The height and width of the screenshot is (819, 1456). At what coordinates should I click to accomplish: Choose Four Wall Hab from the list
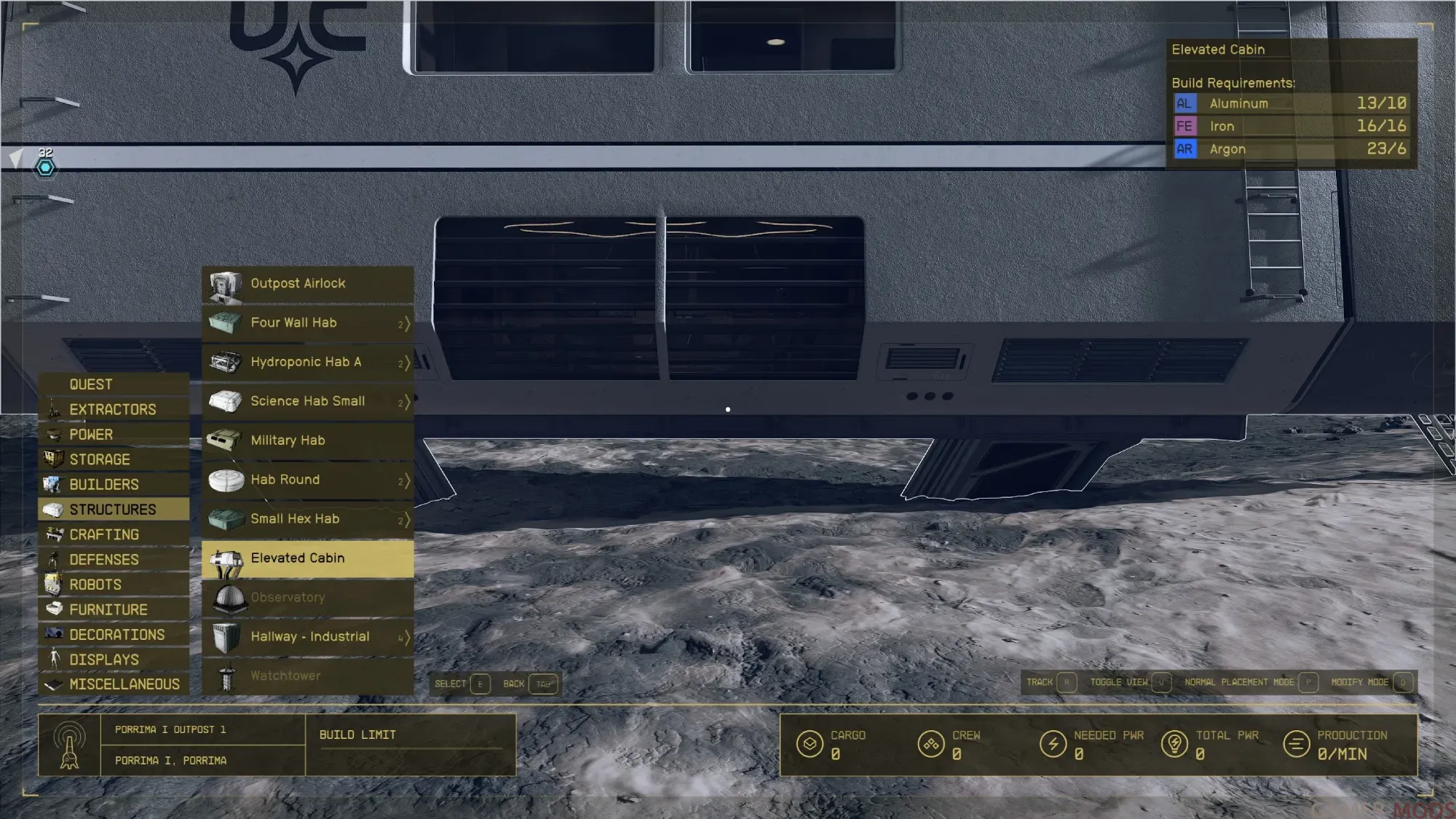pyautogui.click(x=307, y=323)
